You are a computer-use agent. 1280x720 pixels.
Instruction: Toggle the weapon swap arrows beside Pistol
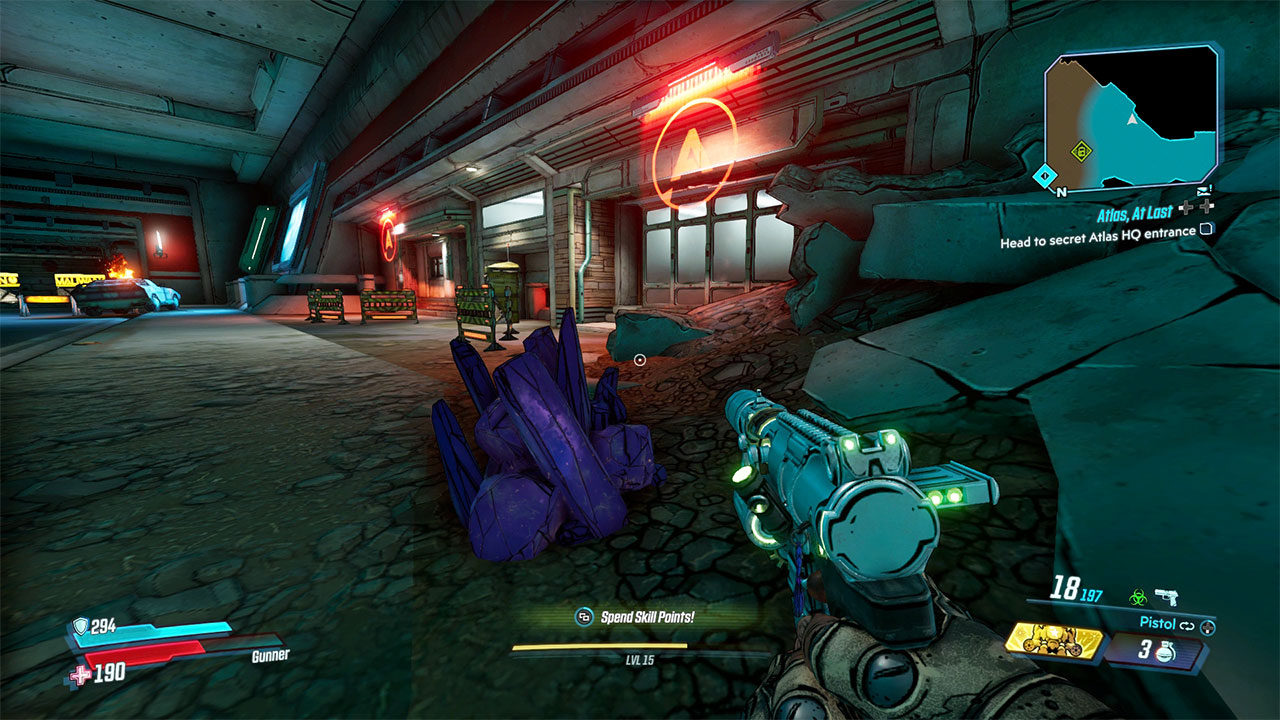(x=1186, y=625)
